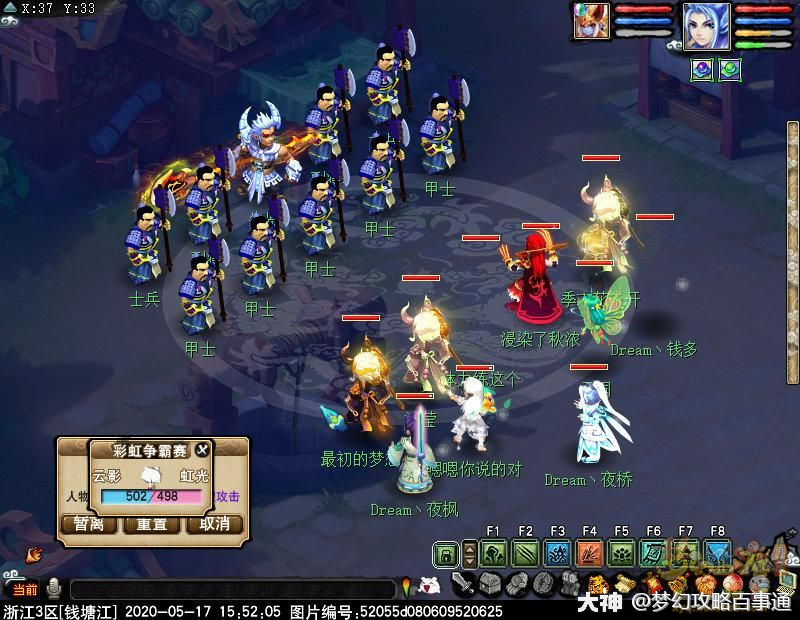Activate the F5 lotus skill
800x620 pixels.
(621, 554)
